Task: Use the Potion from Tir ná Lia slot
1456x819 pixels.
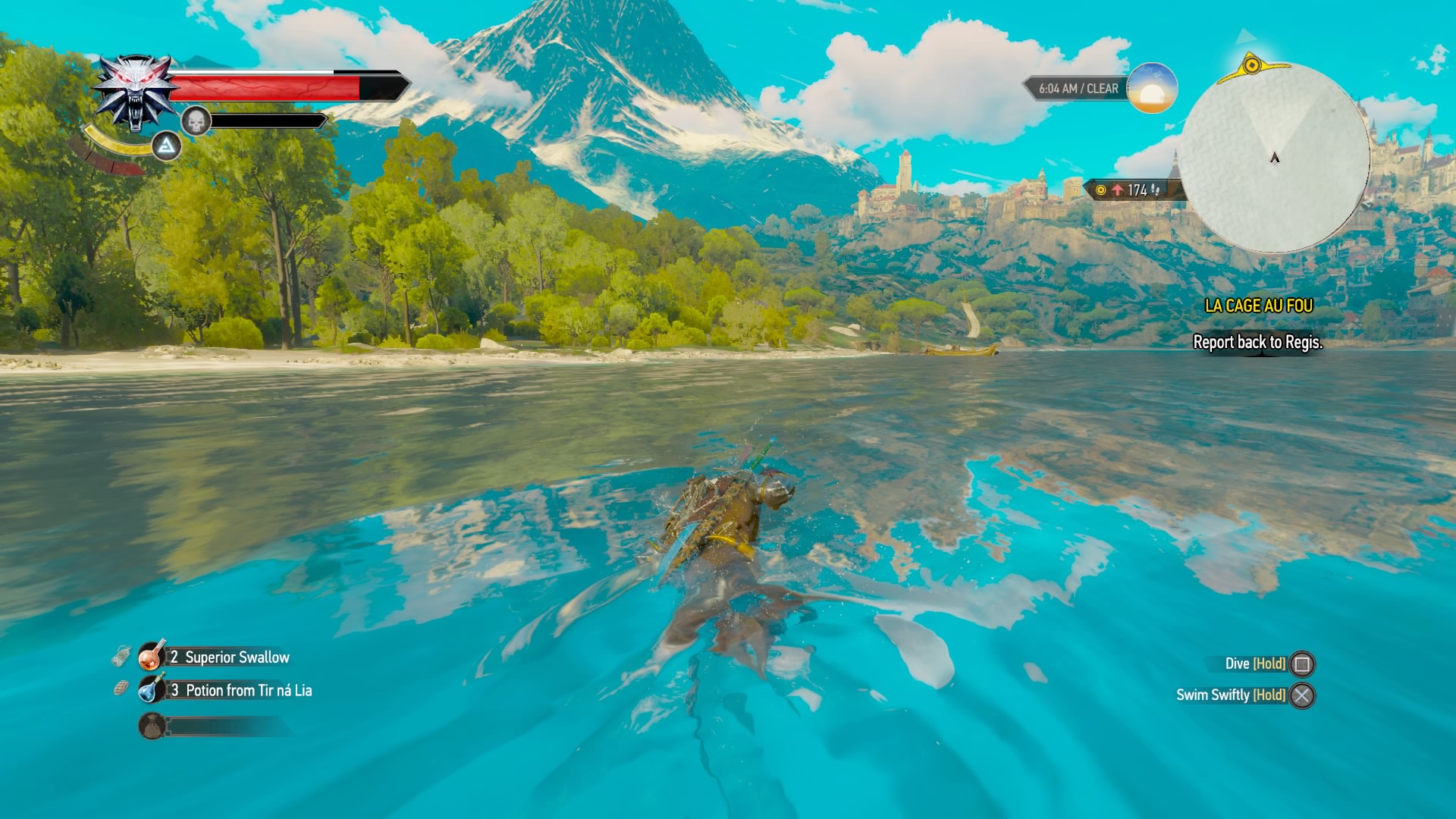Action: [x=152, y=689]
